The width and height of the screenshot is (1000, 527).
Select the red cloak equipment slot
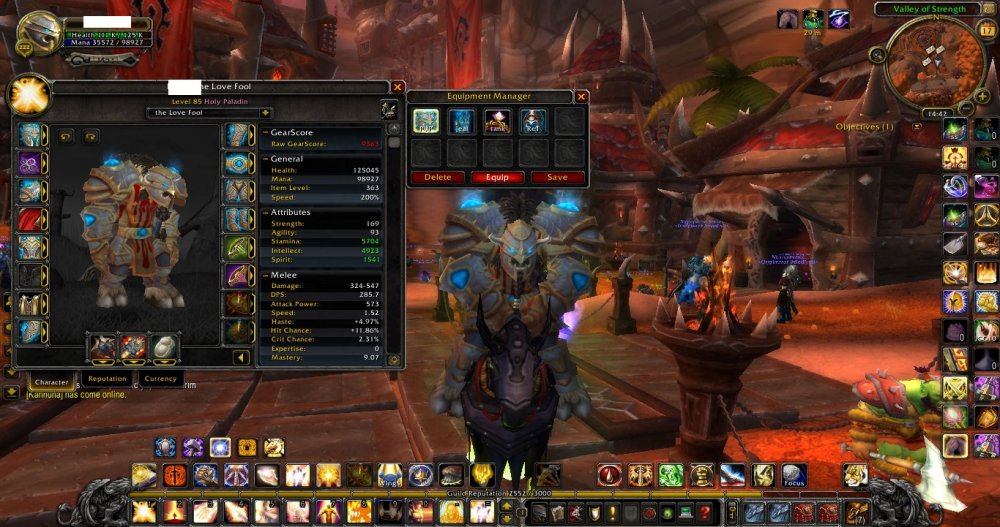tap(30, 218)
